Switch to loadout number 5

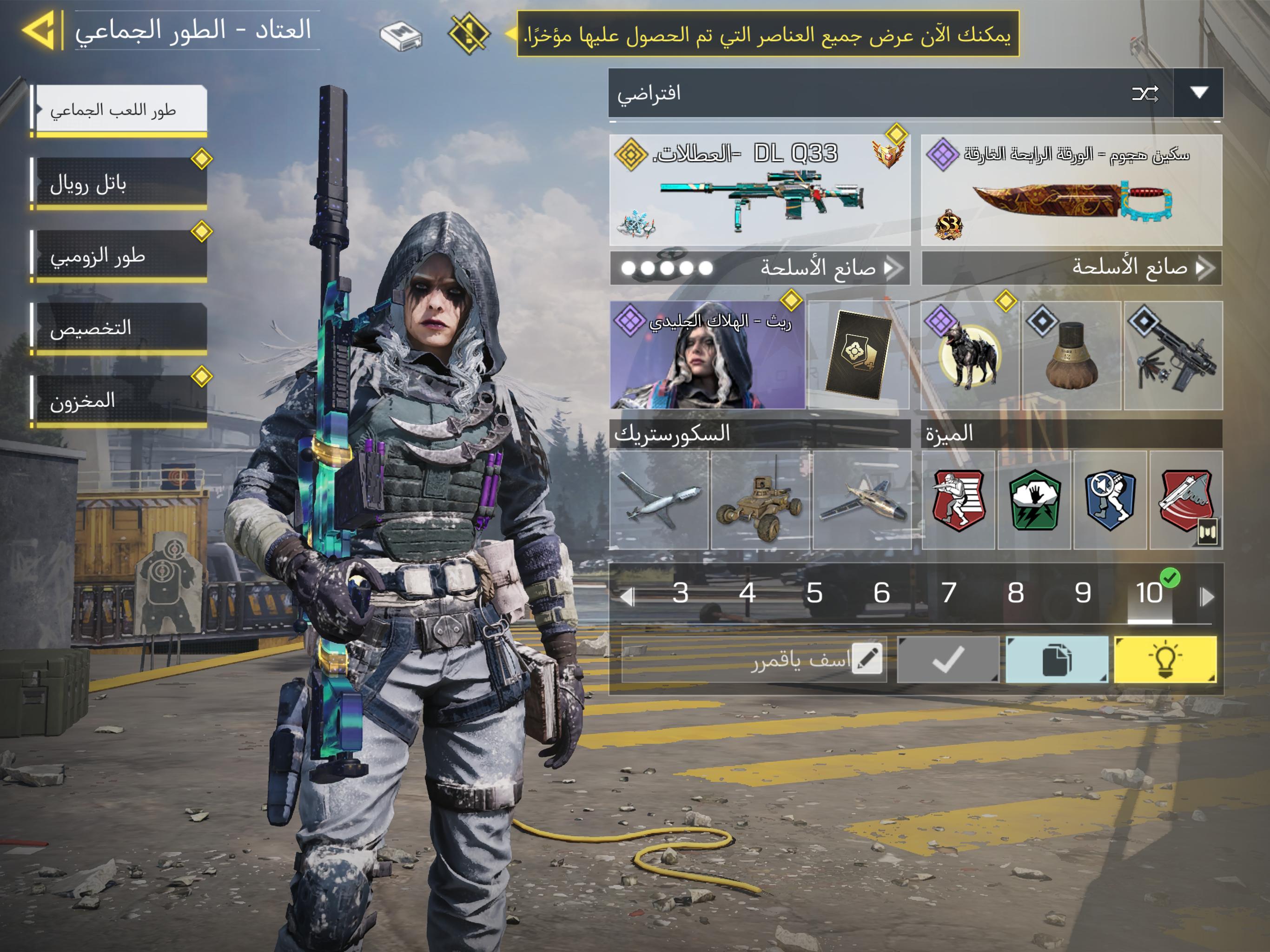[x=814, y=593]
